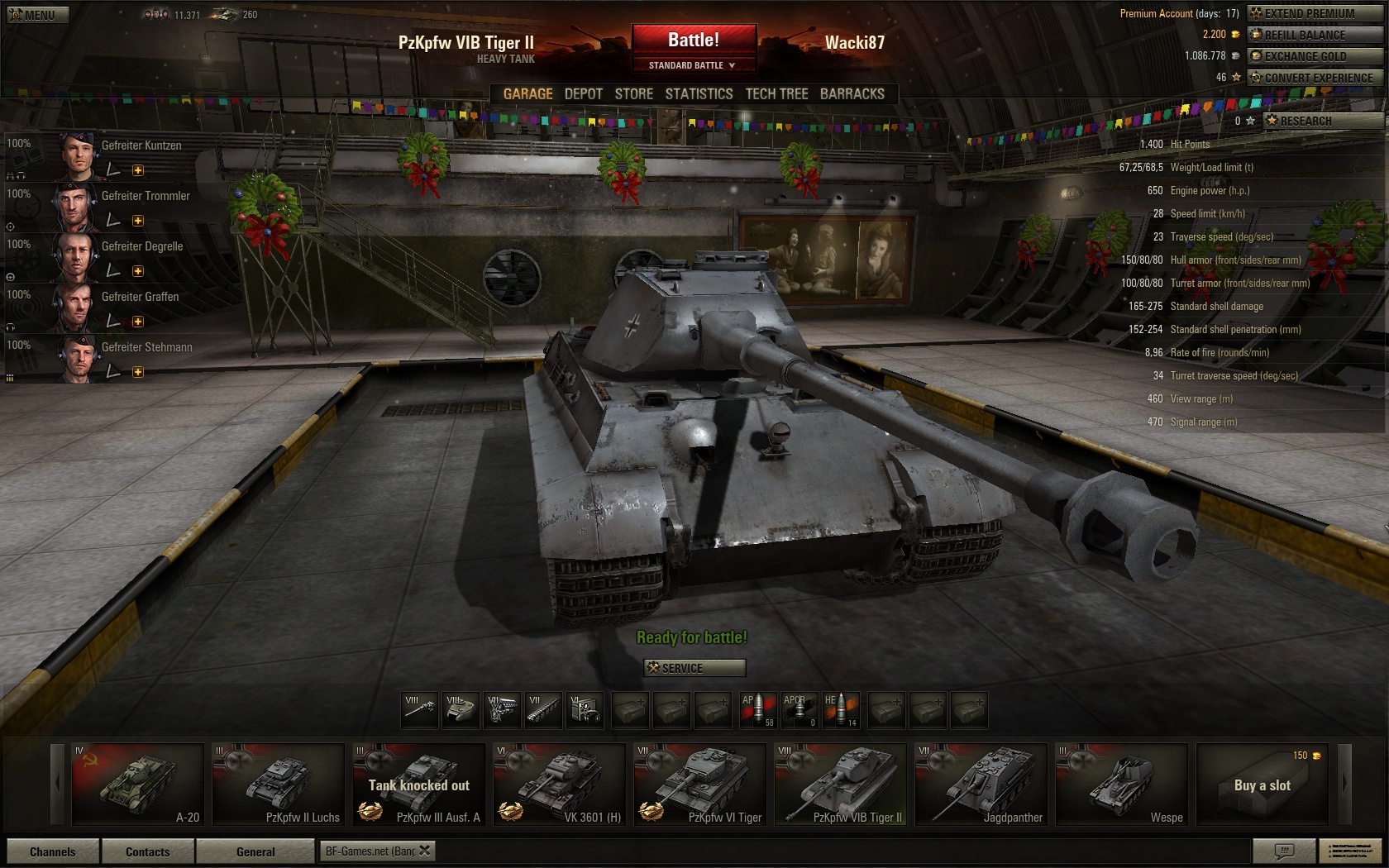Select Convert Experience

coord(1314,78)
